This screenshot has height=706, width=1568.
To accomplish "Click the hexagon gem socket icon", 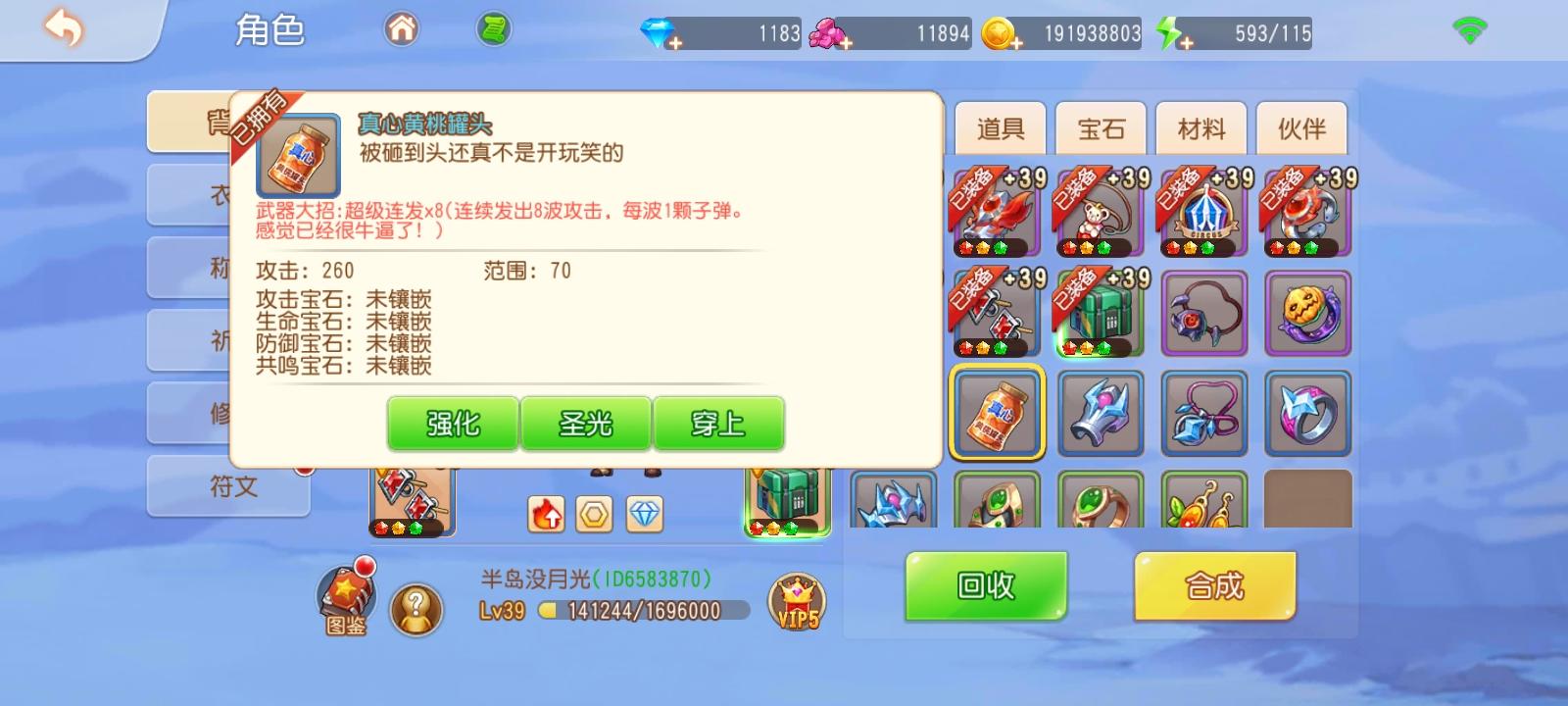I will (595, 513).
